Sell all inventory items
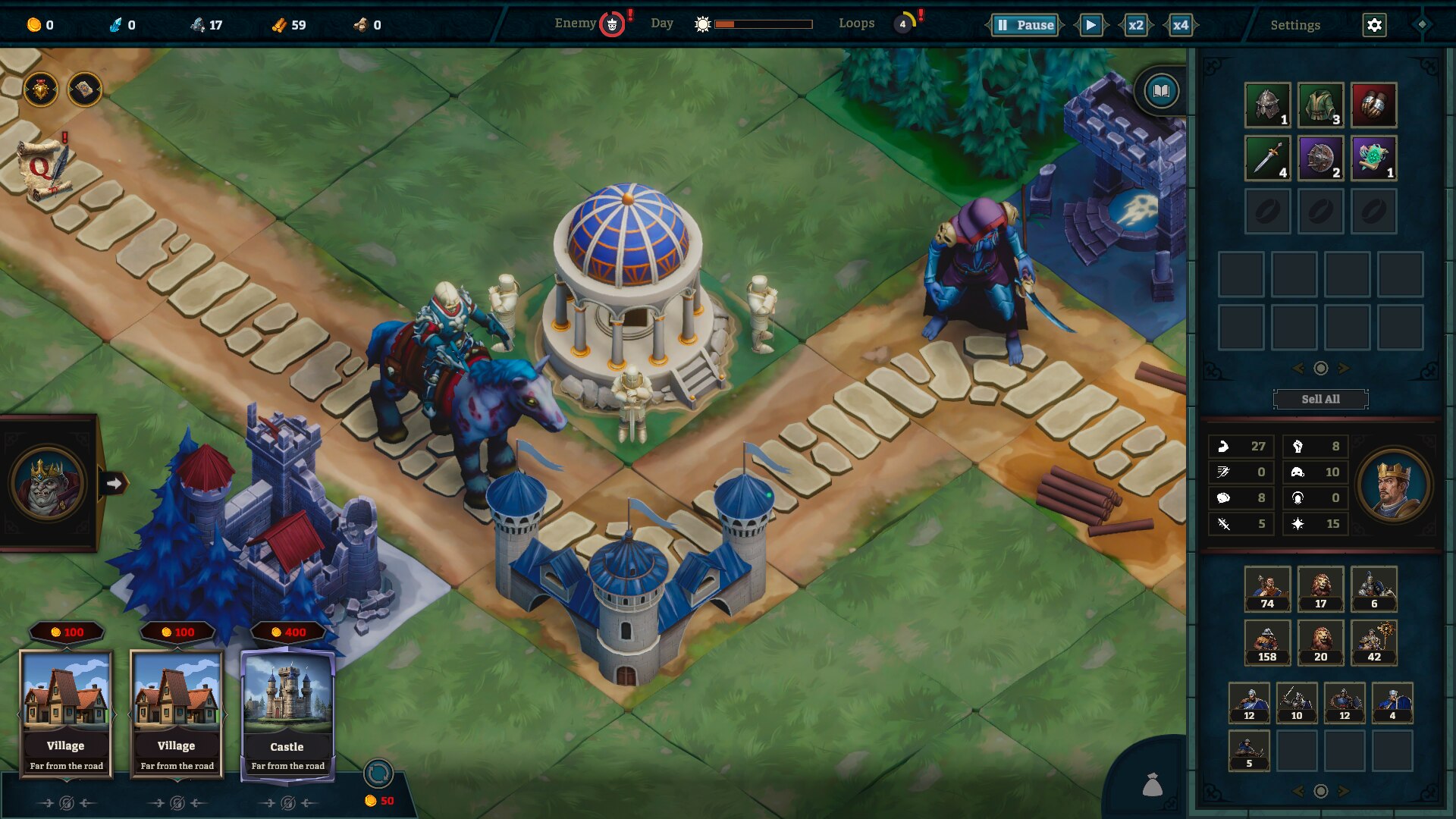 point(1320,399)
